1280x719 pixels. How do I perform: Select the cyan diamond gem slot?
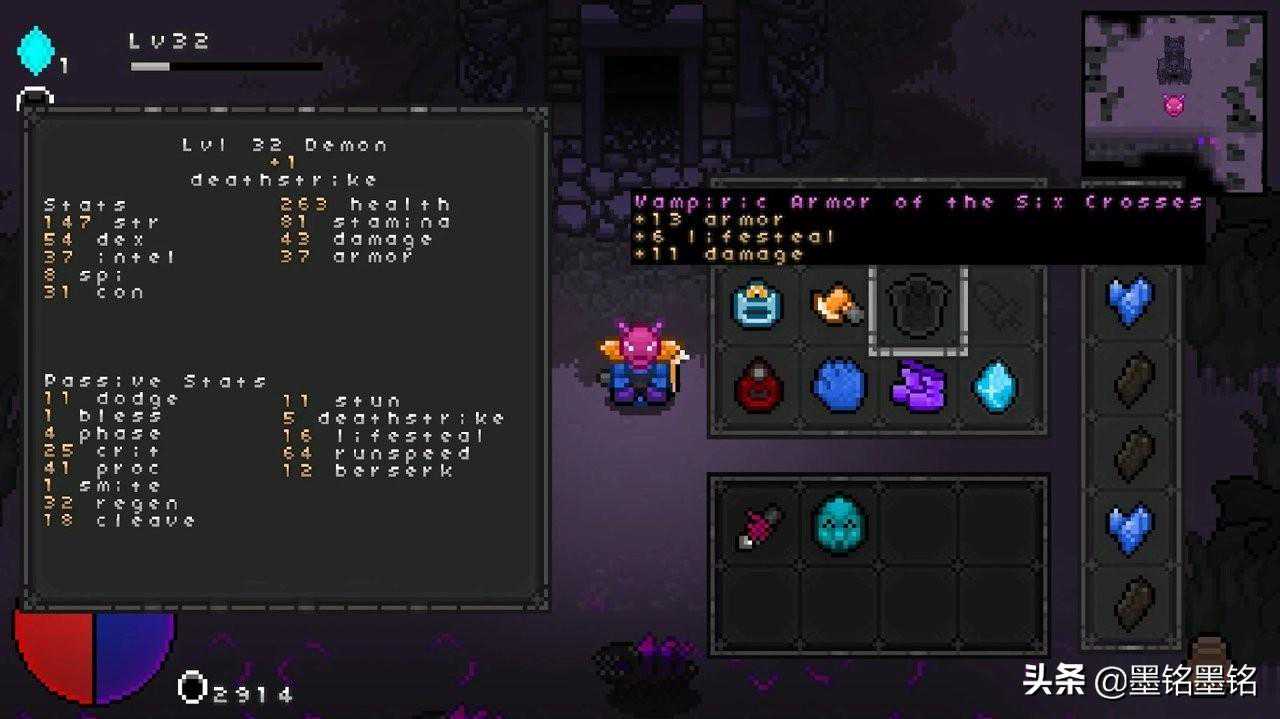tap(997, 386)
